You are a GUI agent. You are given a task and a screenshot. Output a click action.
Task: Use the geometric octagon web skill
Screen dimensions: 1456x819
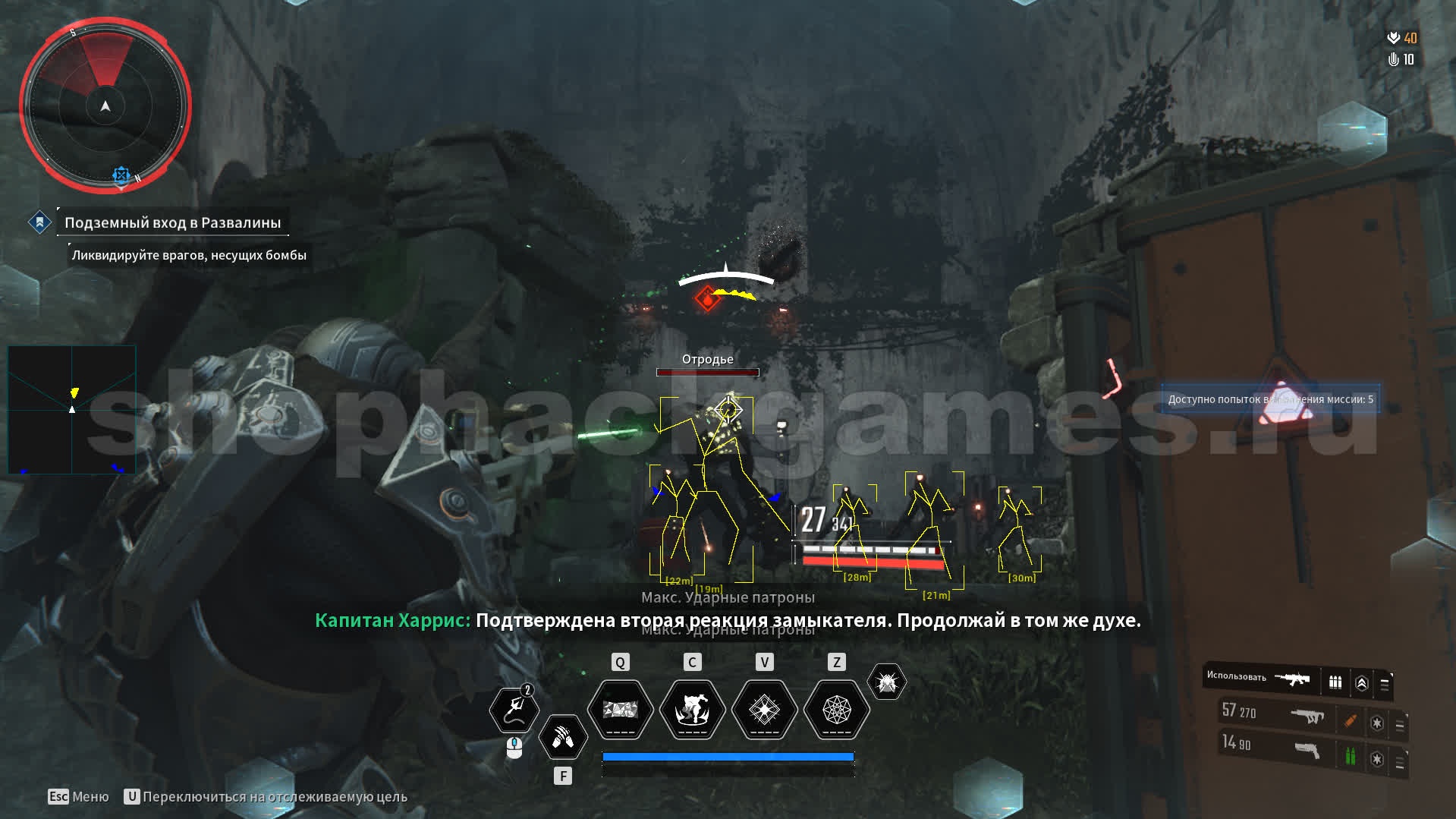[x=836, y=710]
